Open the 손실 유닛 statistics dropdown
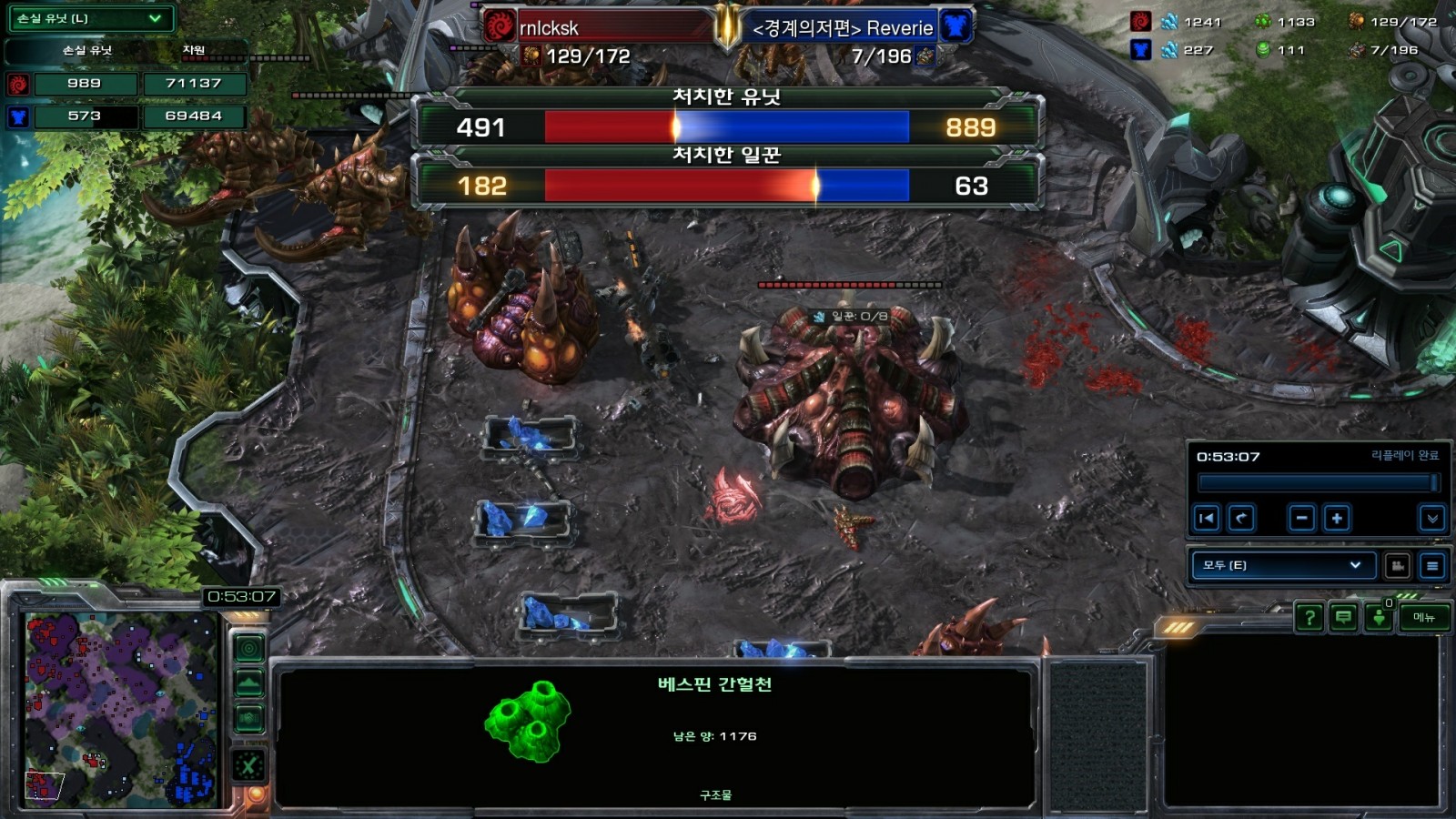 (x=89, y=18)
